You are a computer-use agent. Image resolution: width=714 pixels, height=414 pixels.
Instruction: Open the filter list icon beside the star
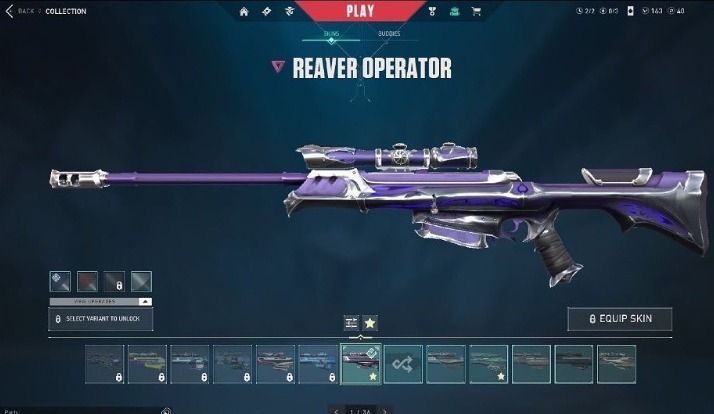(x=351, y=322)
